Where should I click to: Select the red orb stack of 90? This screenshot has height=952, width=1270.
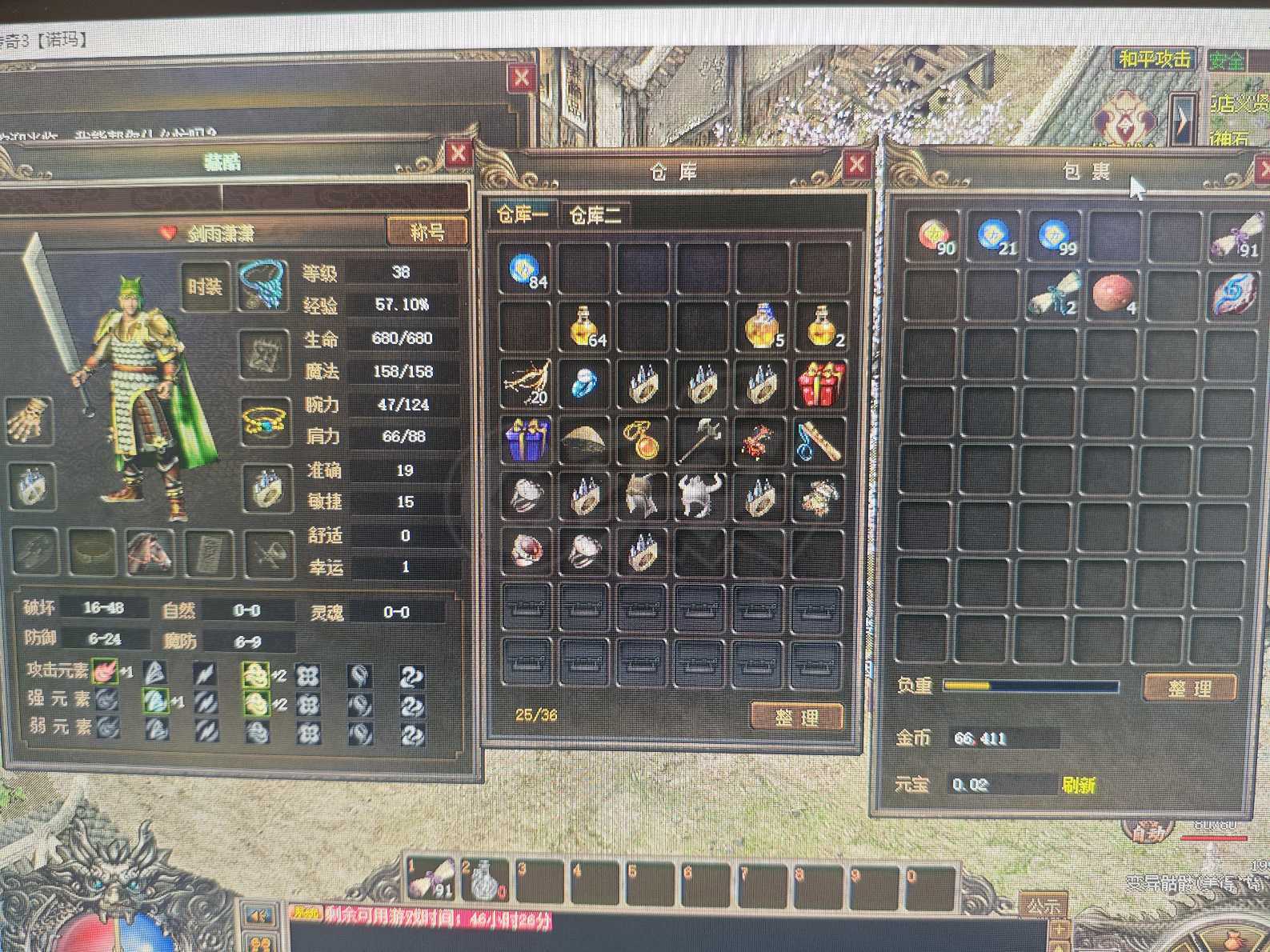[935, 236]
